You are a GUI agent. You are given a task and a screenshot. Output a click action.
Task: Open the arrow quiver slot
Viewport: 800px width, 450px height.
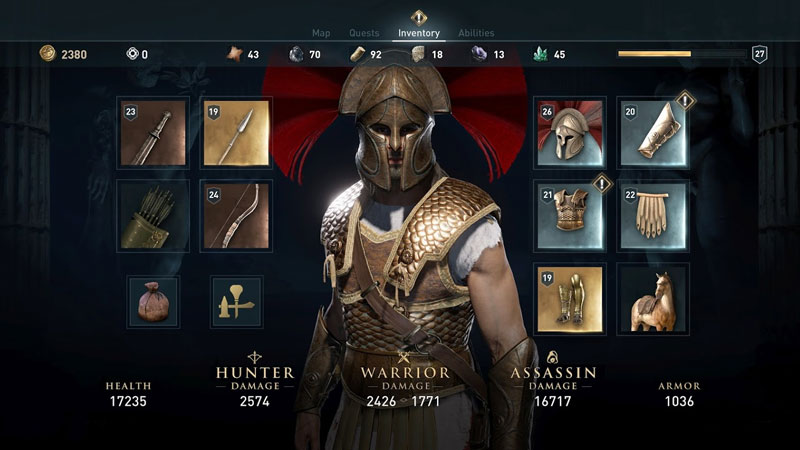(x=153, y=215)
